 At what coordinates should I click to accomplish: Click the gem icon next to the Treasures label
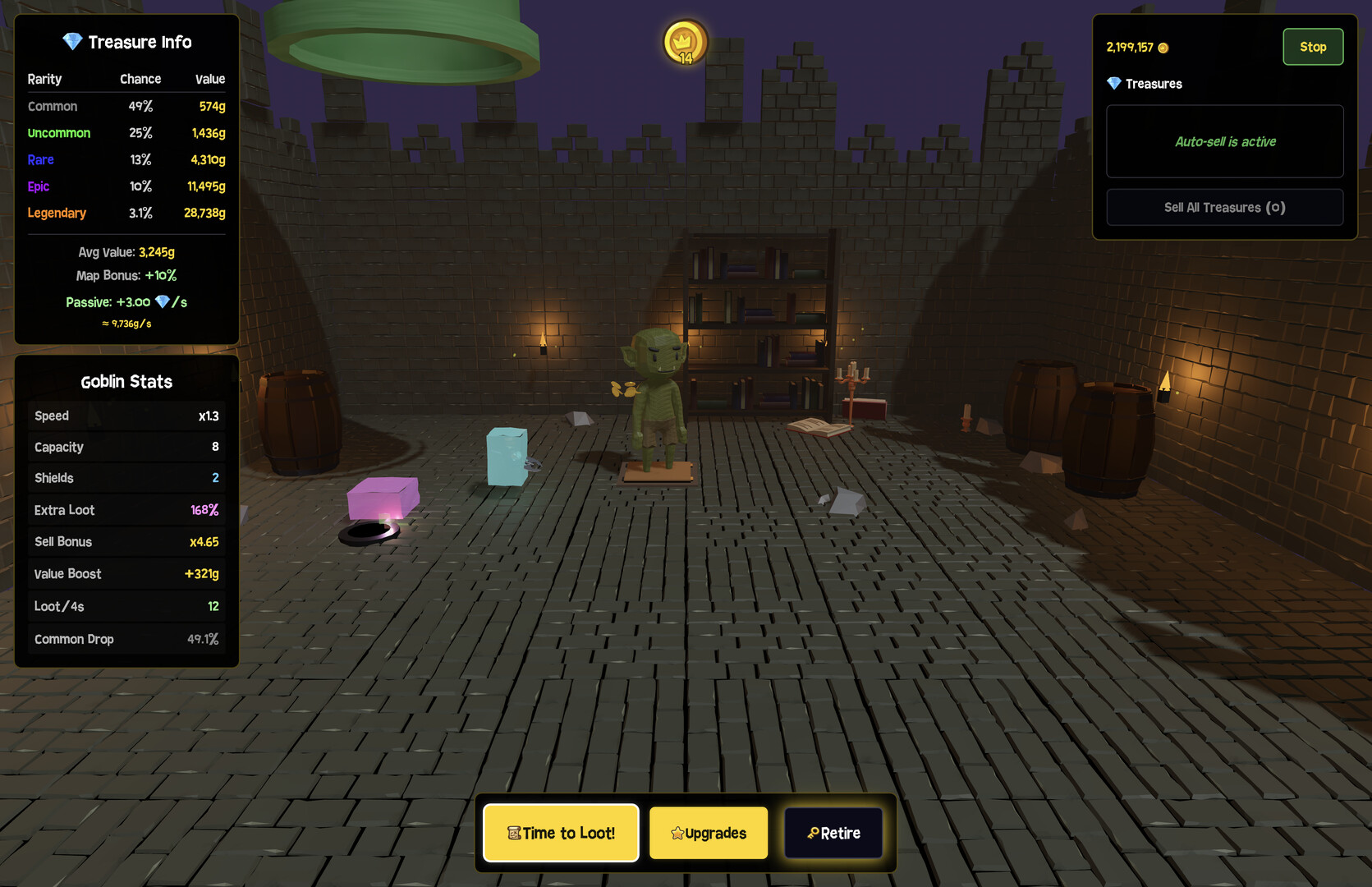[x=1115, y=83]
